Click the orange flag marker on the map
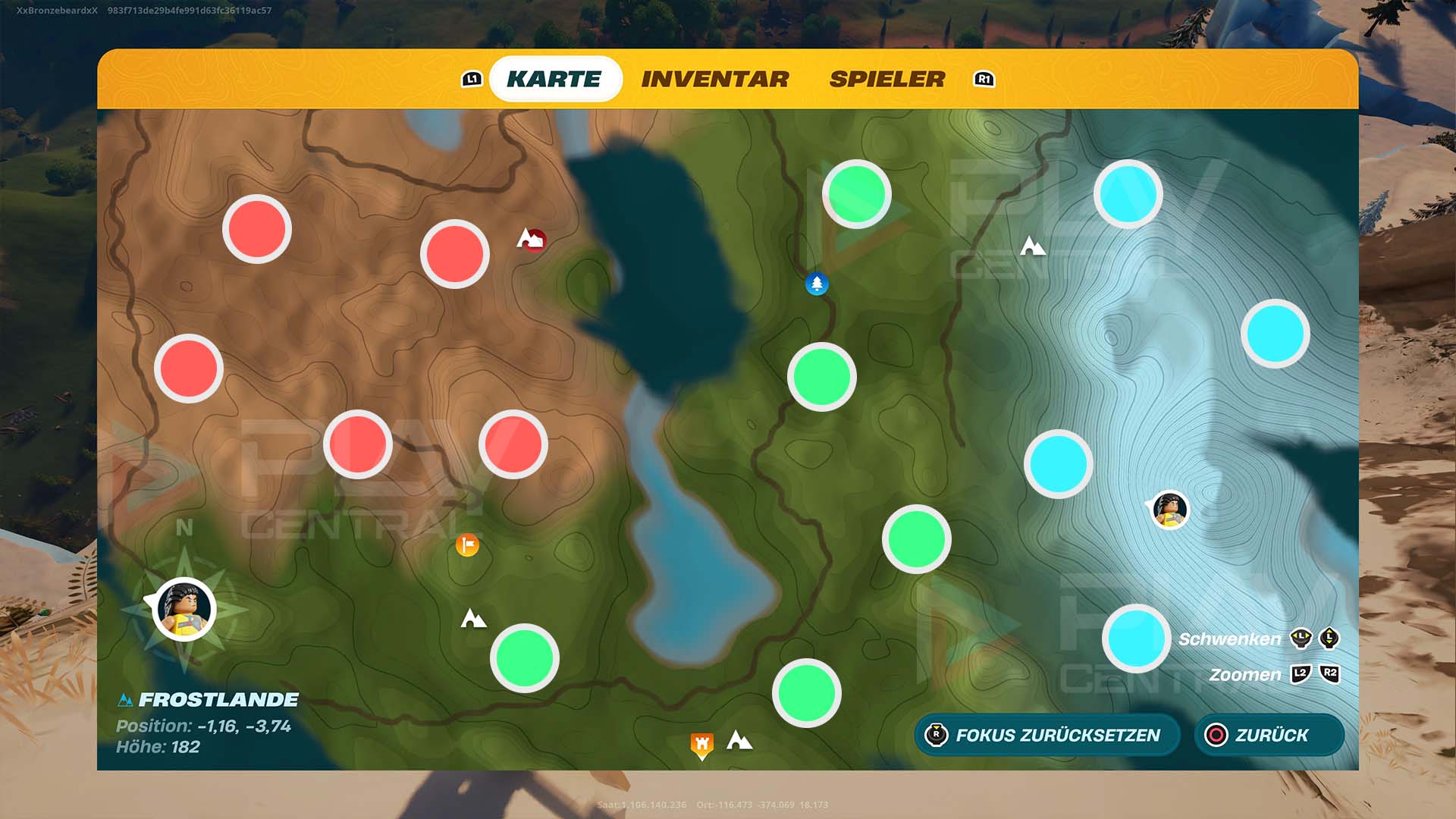Image resolution: width=1456 pixels, height=819 pixels. point(467,545)
